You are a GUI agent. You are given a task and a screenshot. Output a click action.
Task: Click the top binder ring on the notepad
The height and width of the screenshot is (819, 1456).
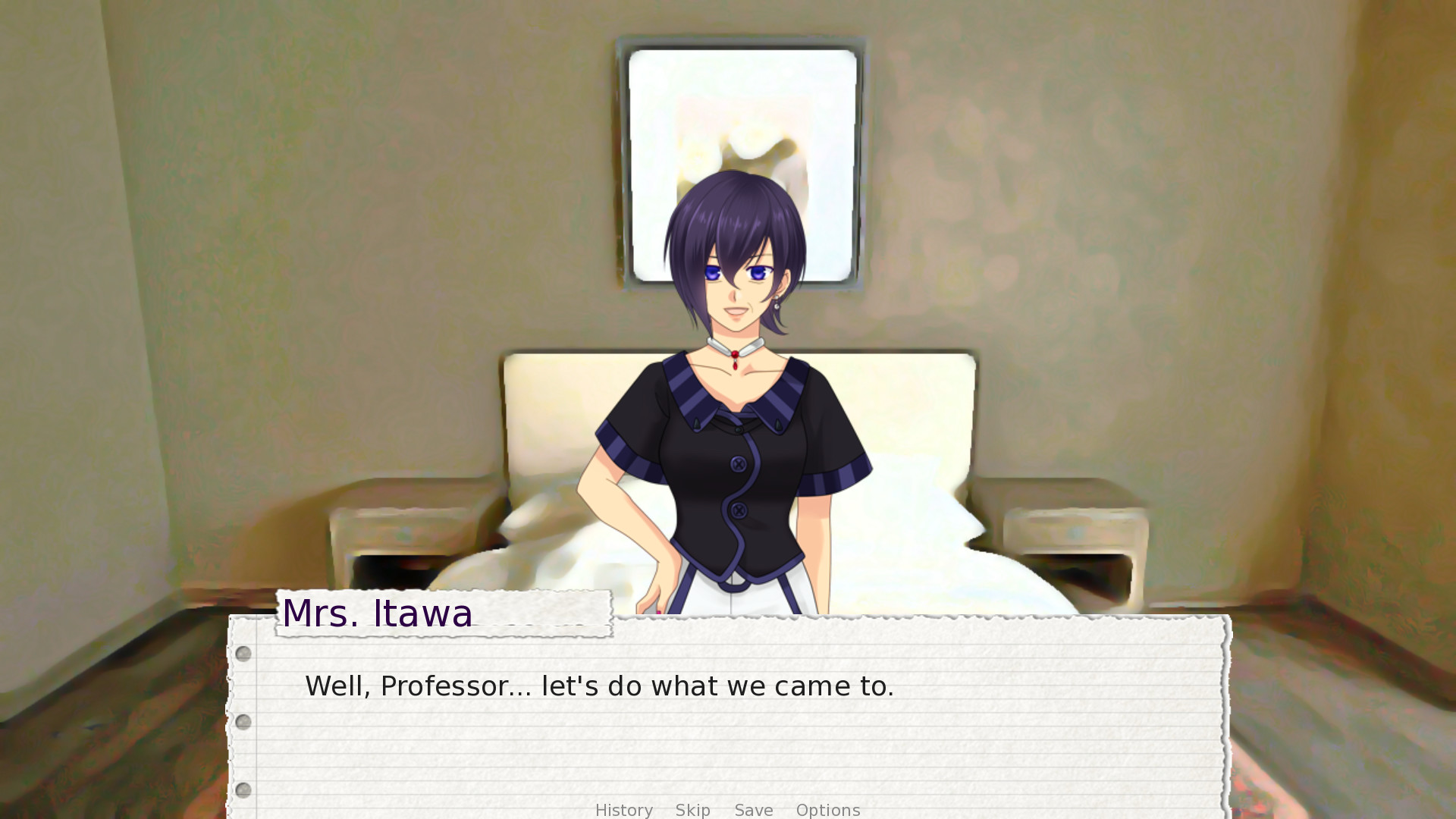243,654
